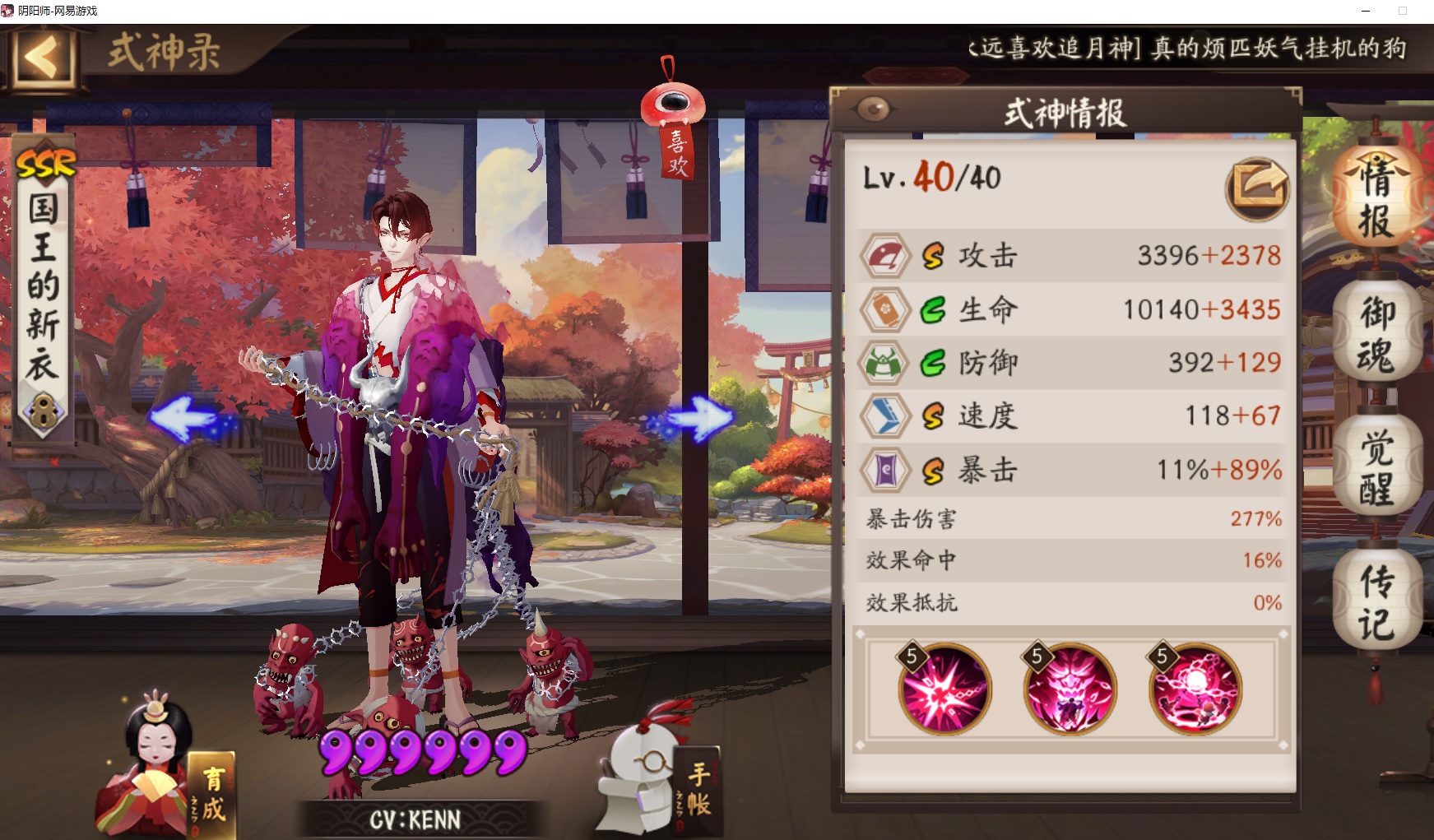Open the 御魂 lantern tab

tap(1376, 333)
